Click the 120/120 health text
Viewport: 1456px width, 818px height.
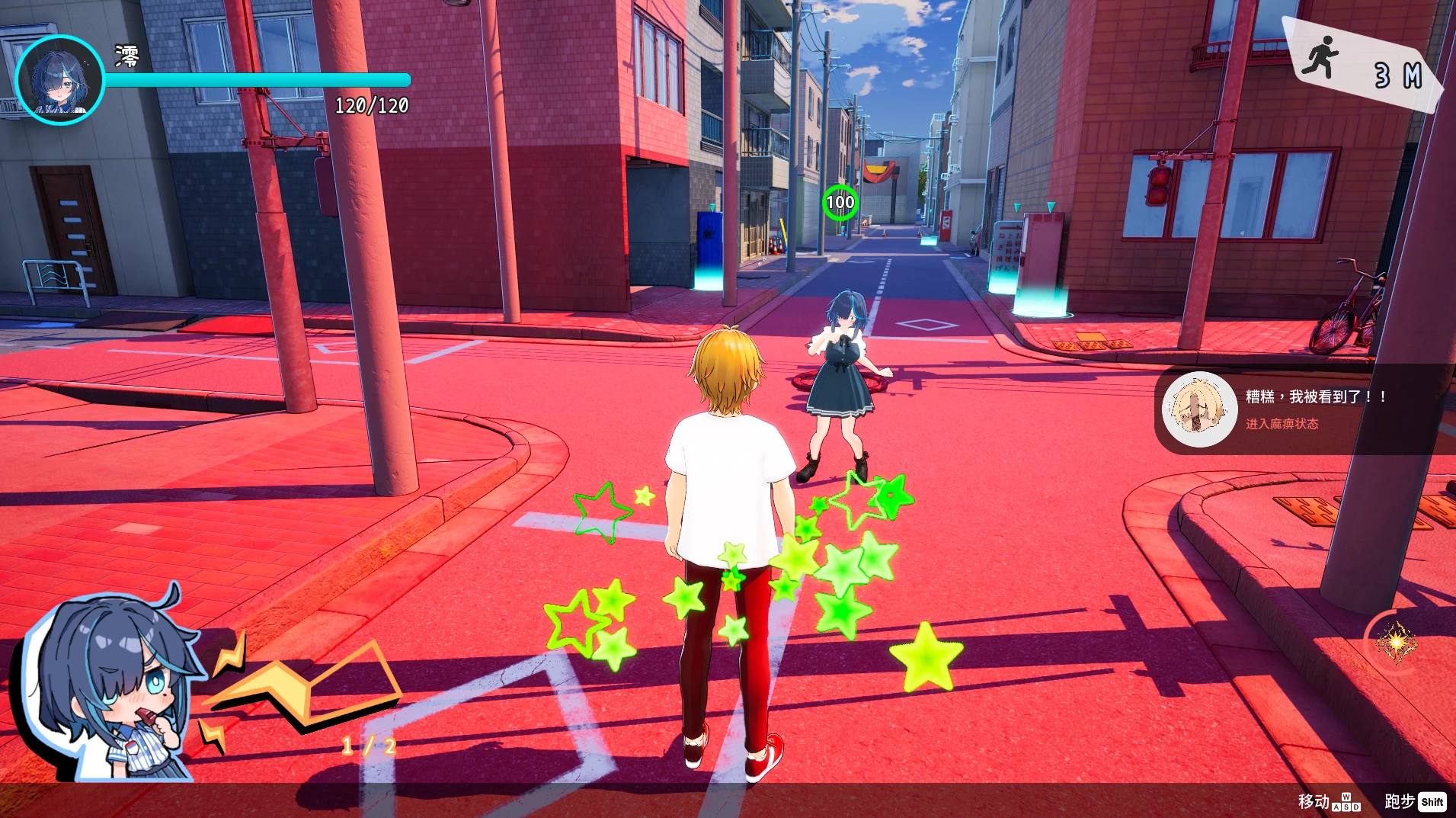(x=371, y=104)
